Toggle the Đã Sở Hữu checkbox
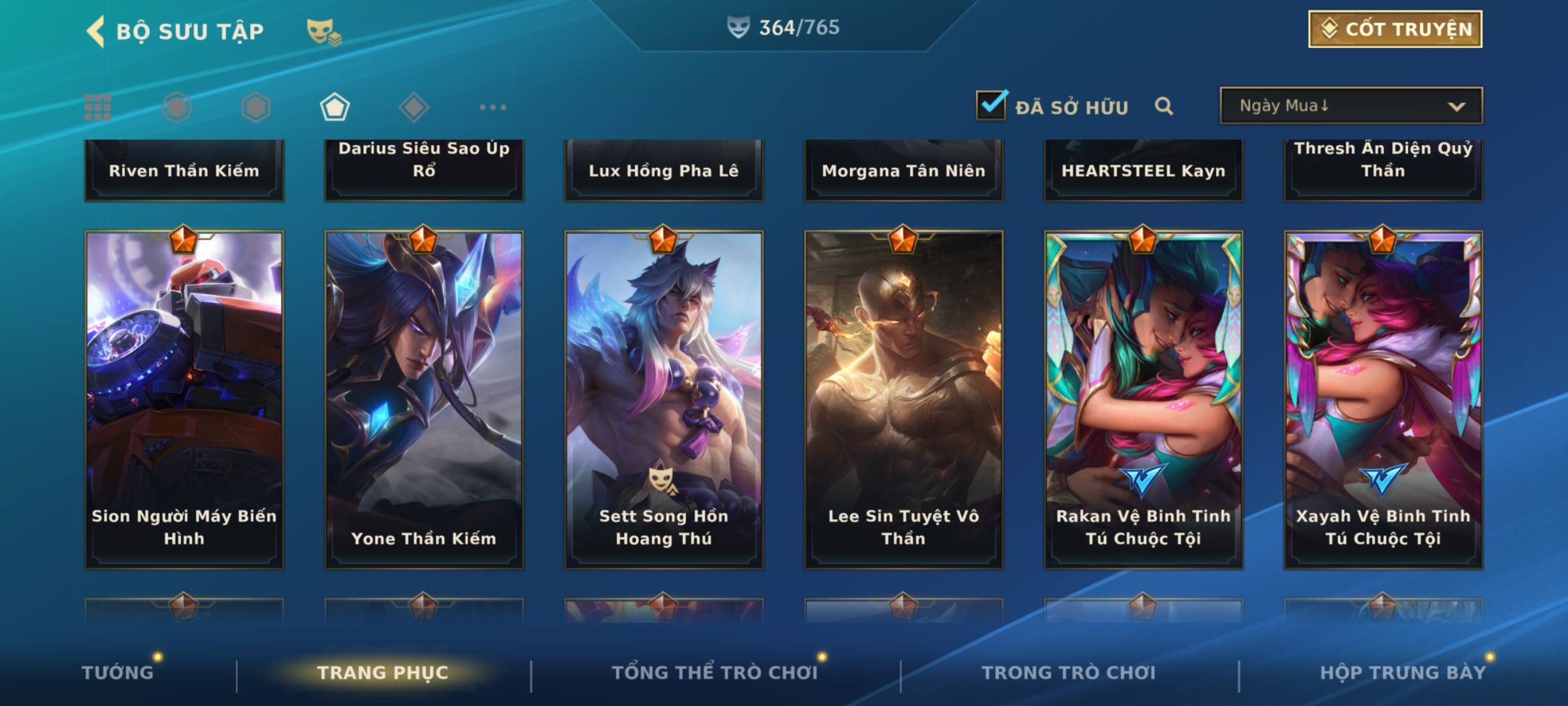The image size is (1568, 706). (x=991, y=105)
